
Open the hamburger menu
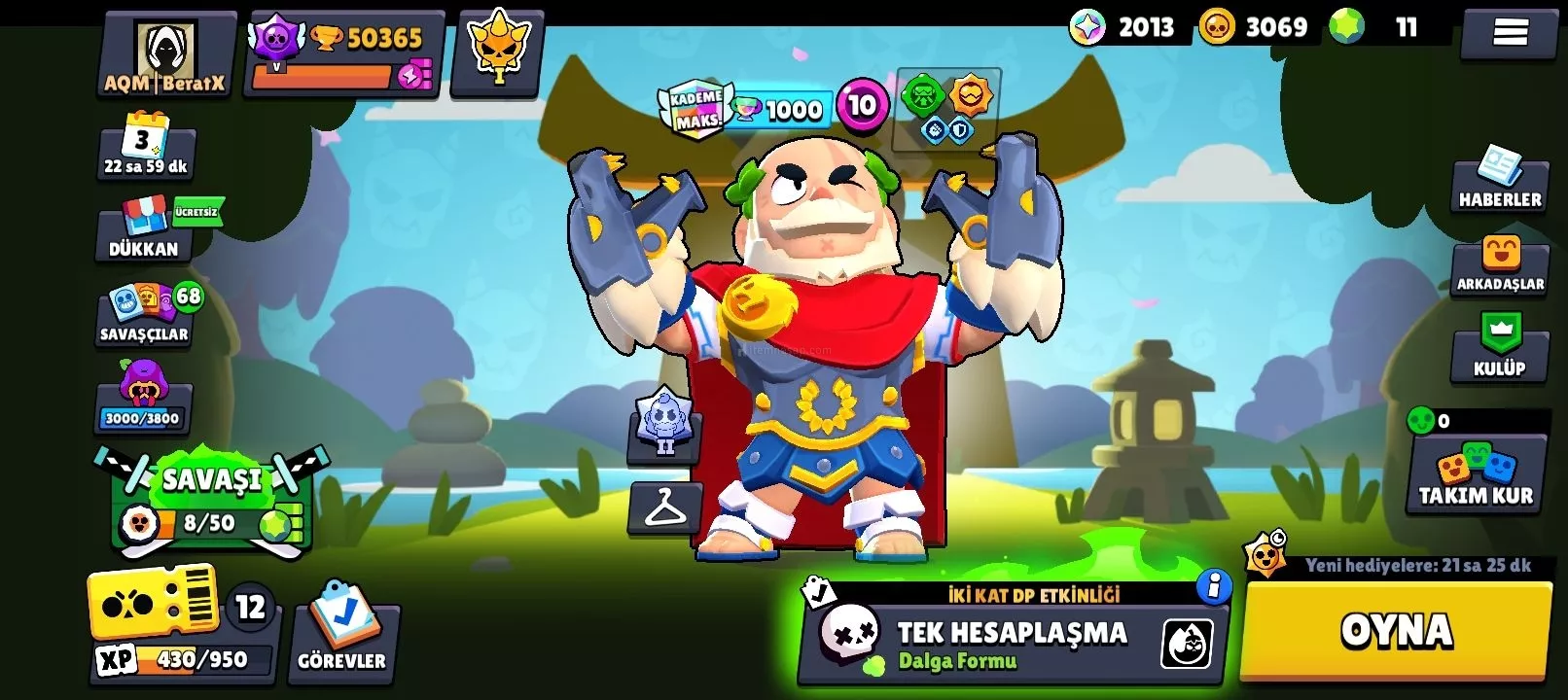pyautogui.click(x=1509, y=33)
